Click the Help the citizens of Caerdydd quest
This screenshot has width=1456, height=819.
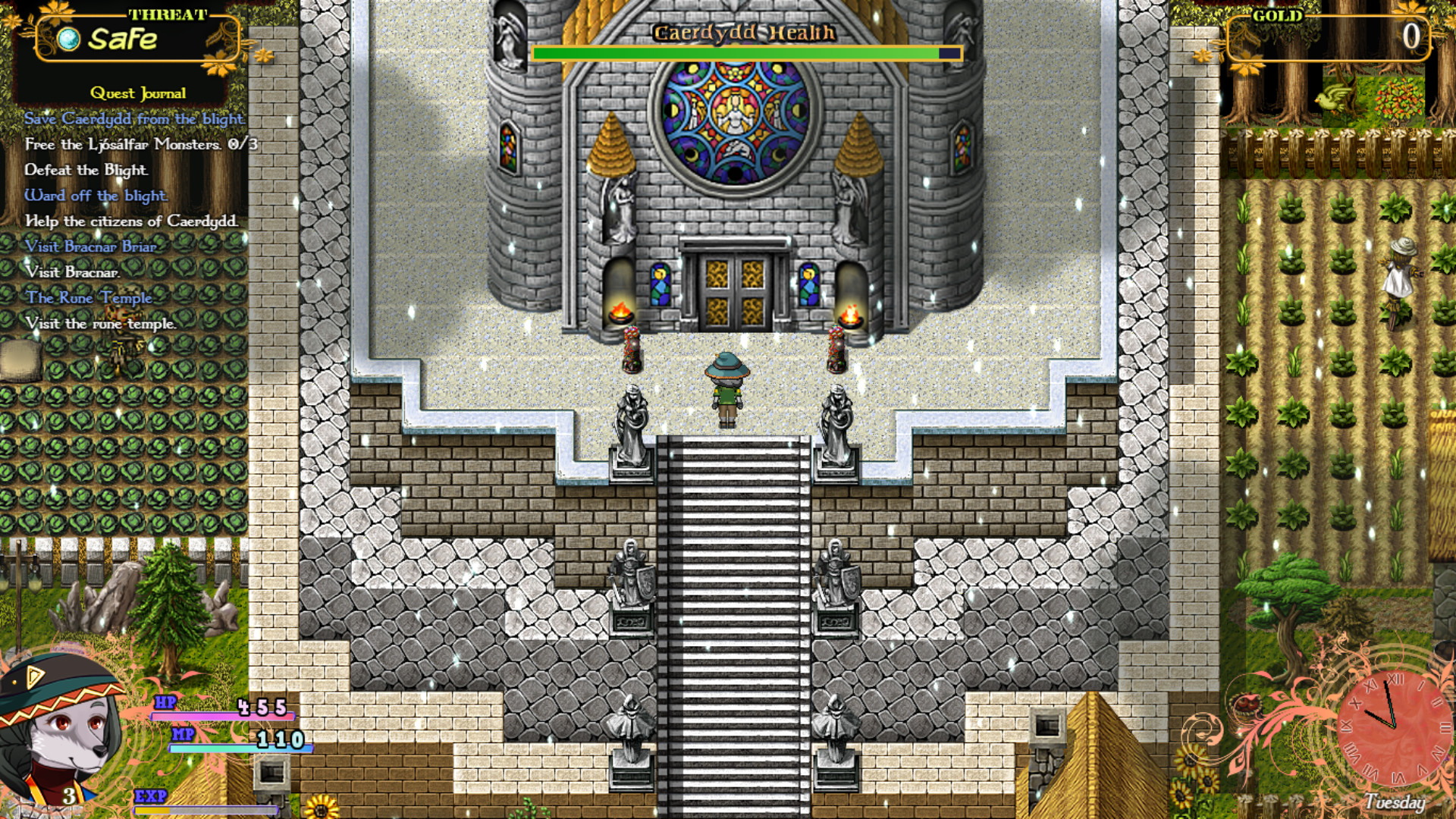[132, 221]
